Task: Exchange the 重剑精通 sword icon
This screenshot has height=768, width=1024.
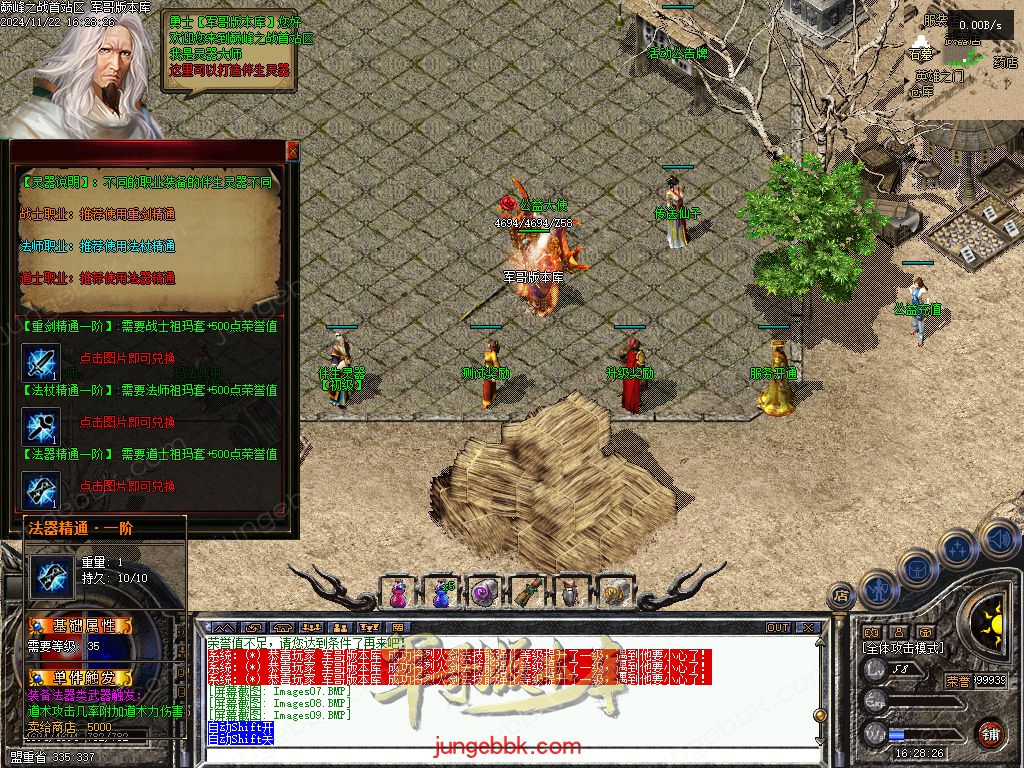Action: pyautogui.click(x=41, y=362)
